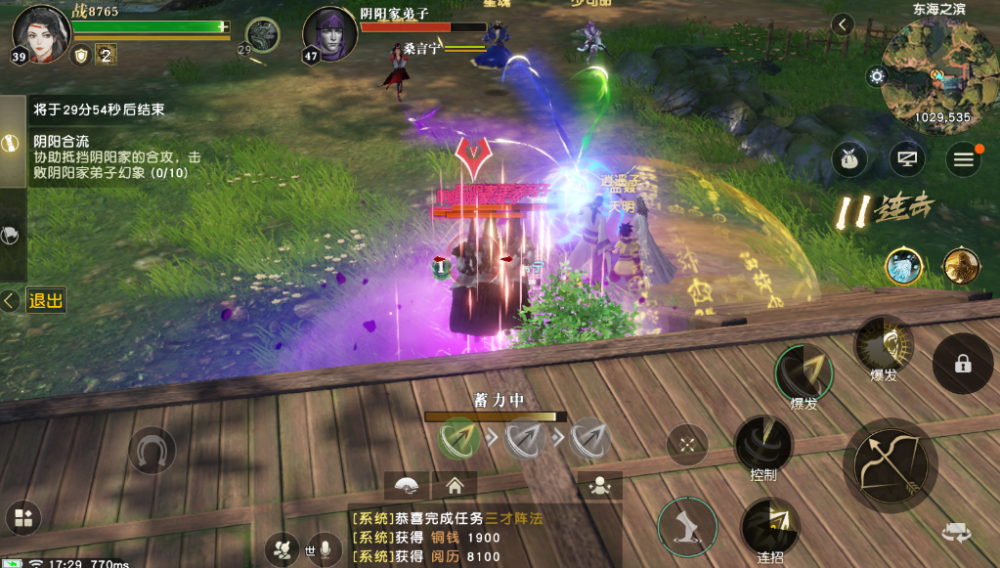Open the gear settings beside the minimap
1000x568 pixels.
(x=877, y=76)
